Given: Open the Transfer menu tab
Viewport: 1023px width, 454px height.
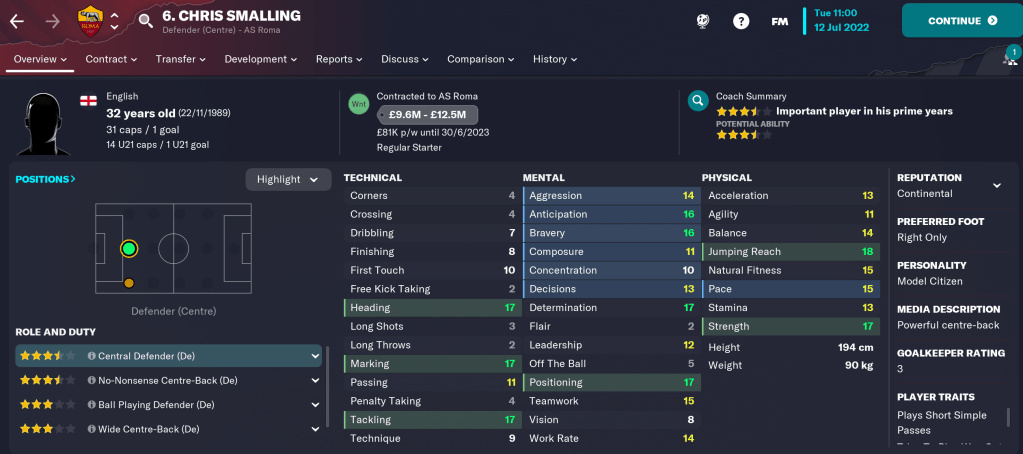Looking at the screenshot, I should pos(181,59).
